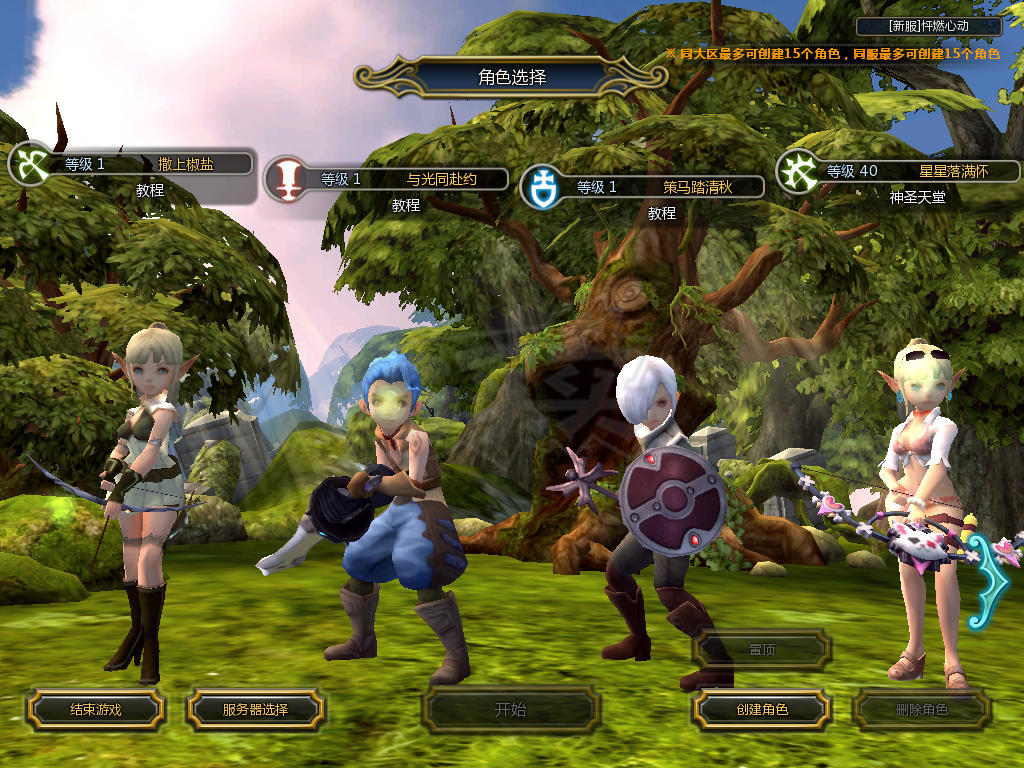
Task: Open the 服务器选择 server selection
Action: click(x=255, y=710)
